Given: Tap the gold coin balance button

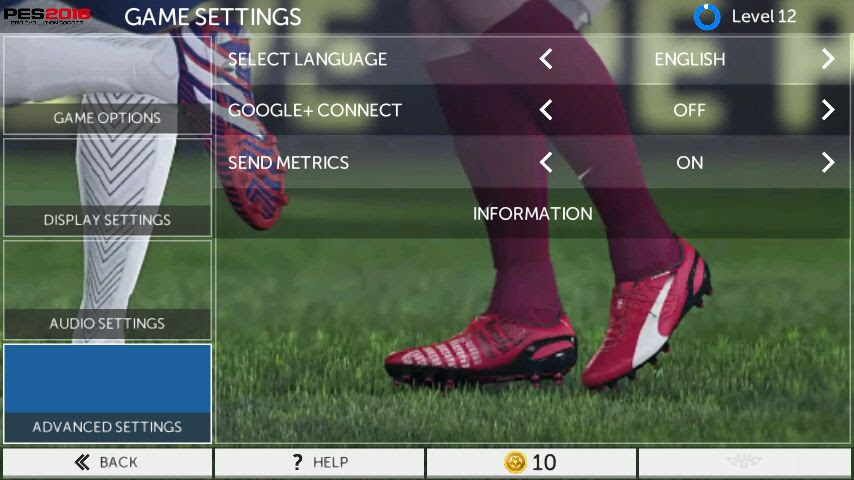Looking at the screenshot, I should click(x=531, y=462).
